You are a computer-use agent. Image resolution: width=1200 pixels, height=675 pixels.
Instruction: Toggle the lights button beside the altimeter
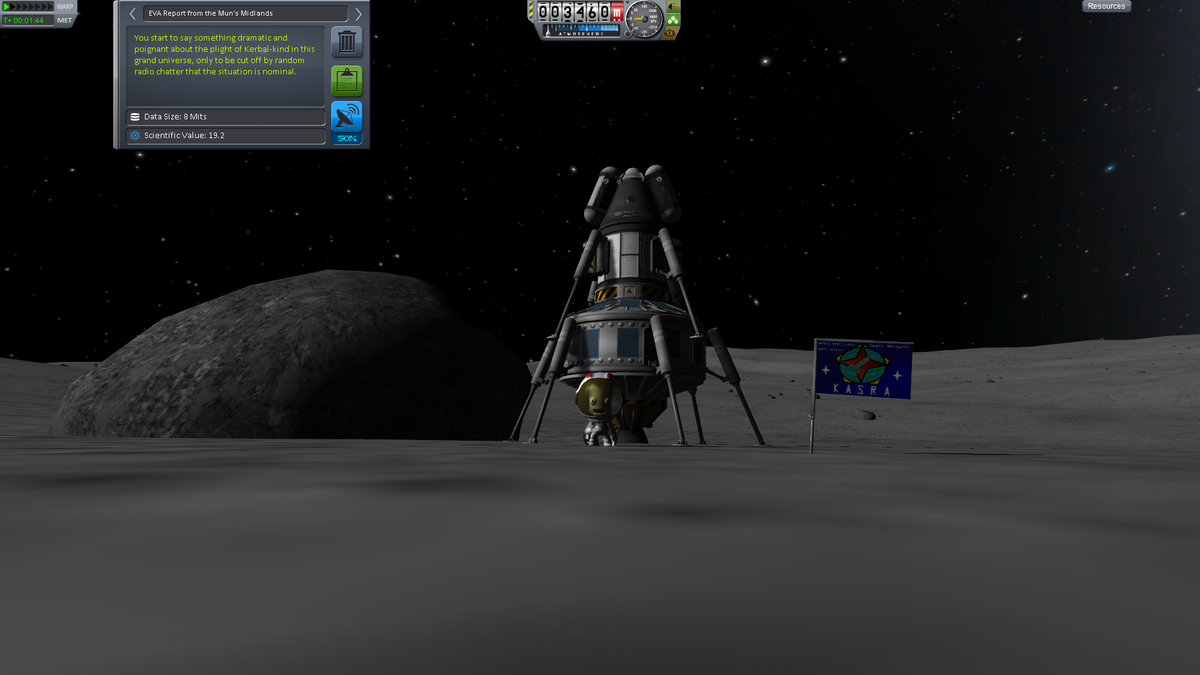pos(672,6)
